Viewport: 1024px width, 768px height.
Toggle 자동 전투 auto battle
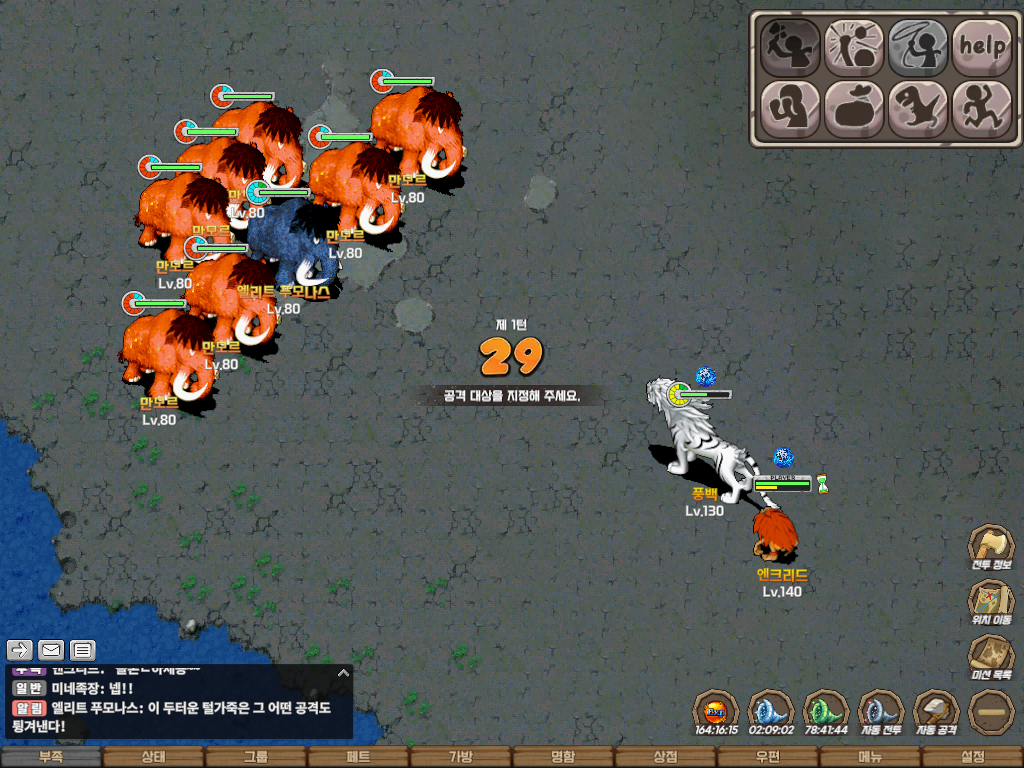point(881,712)
